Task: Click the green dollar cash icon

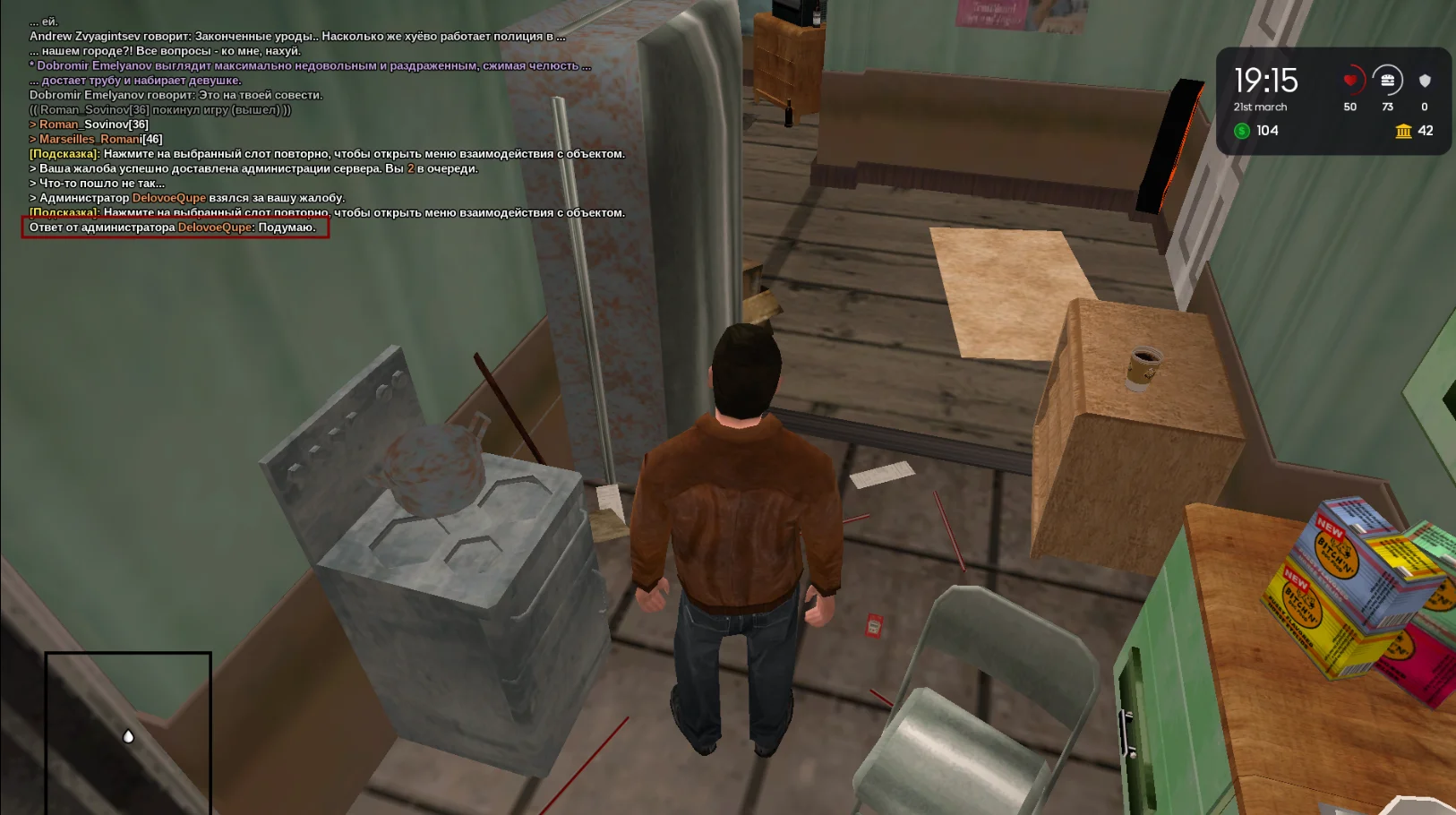Action: coord(1242,131)
